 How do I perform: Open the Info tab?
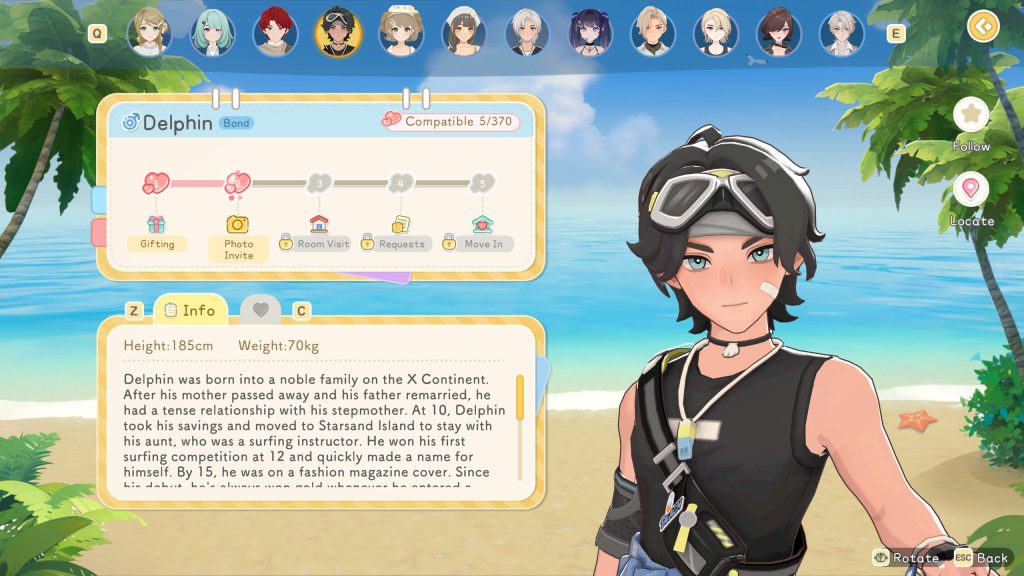tap(190, 310)
